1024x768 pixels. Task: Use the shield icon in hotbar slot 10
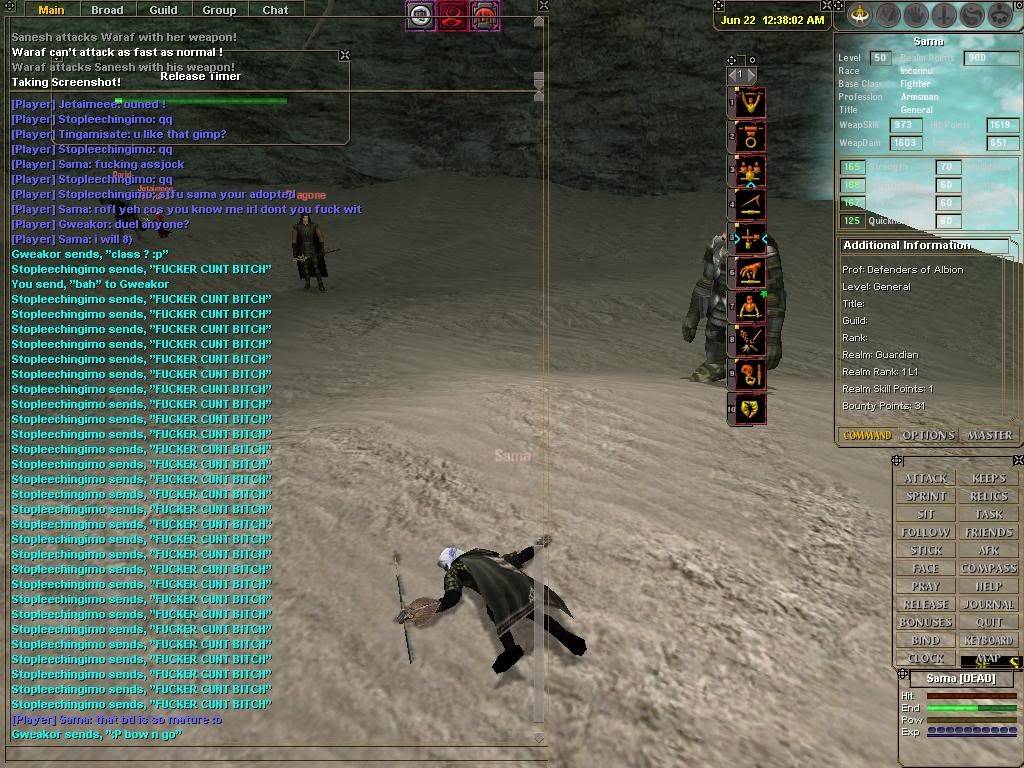coord(751,408)
